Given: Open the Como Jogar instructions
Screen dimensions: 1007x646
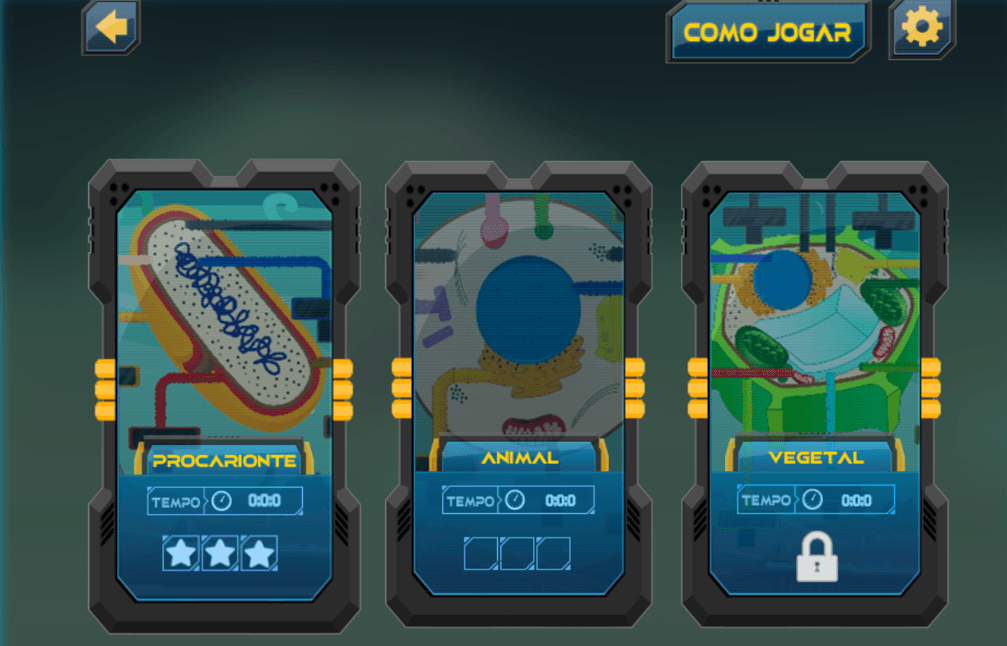Looking at the screenshot, I should 768,32.
